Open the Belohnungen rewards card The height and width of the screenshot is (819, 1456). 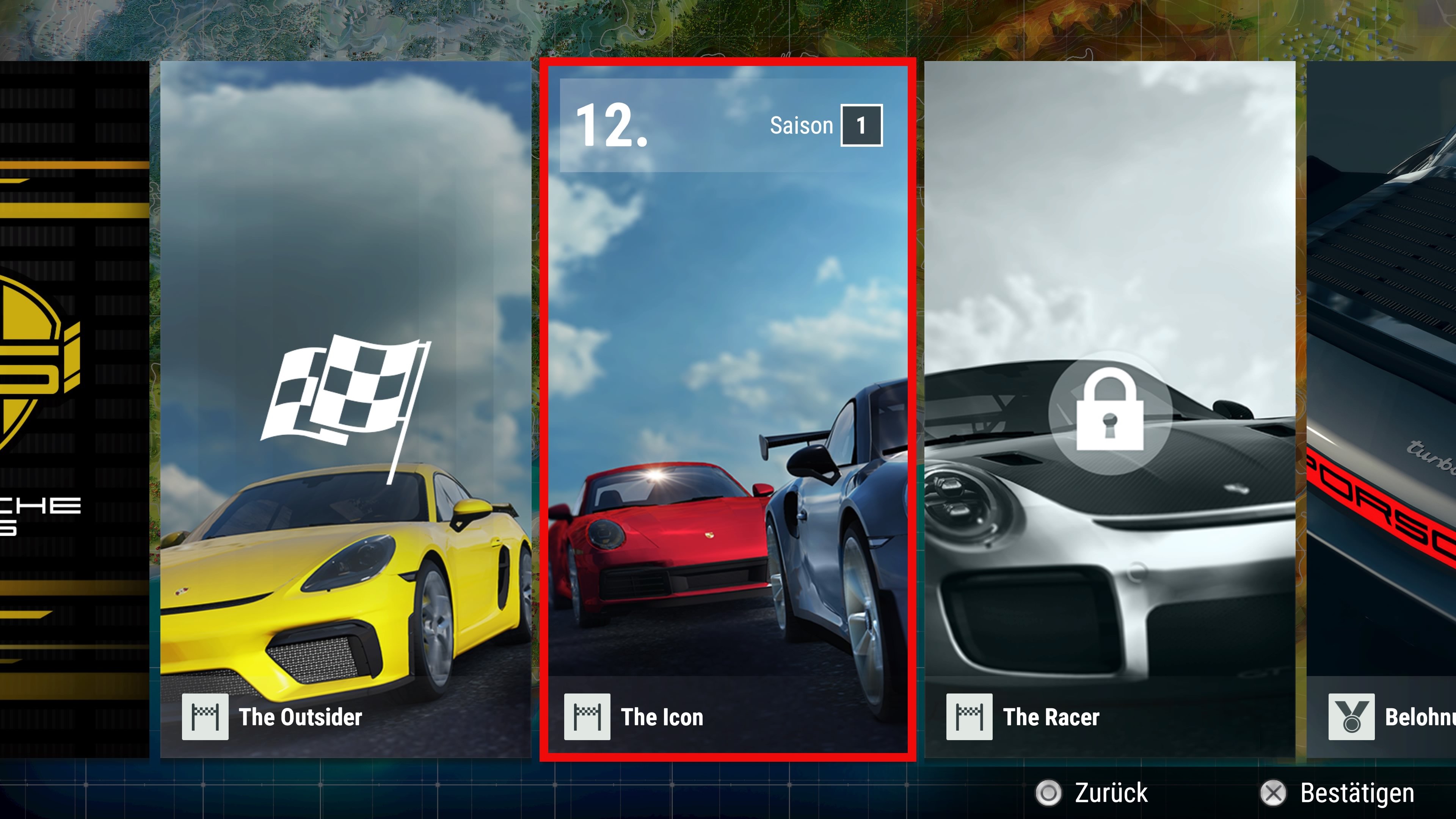(x=1381, y=409)
